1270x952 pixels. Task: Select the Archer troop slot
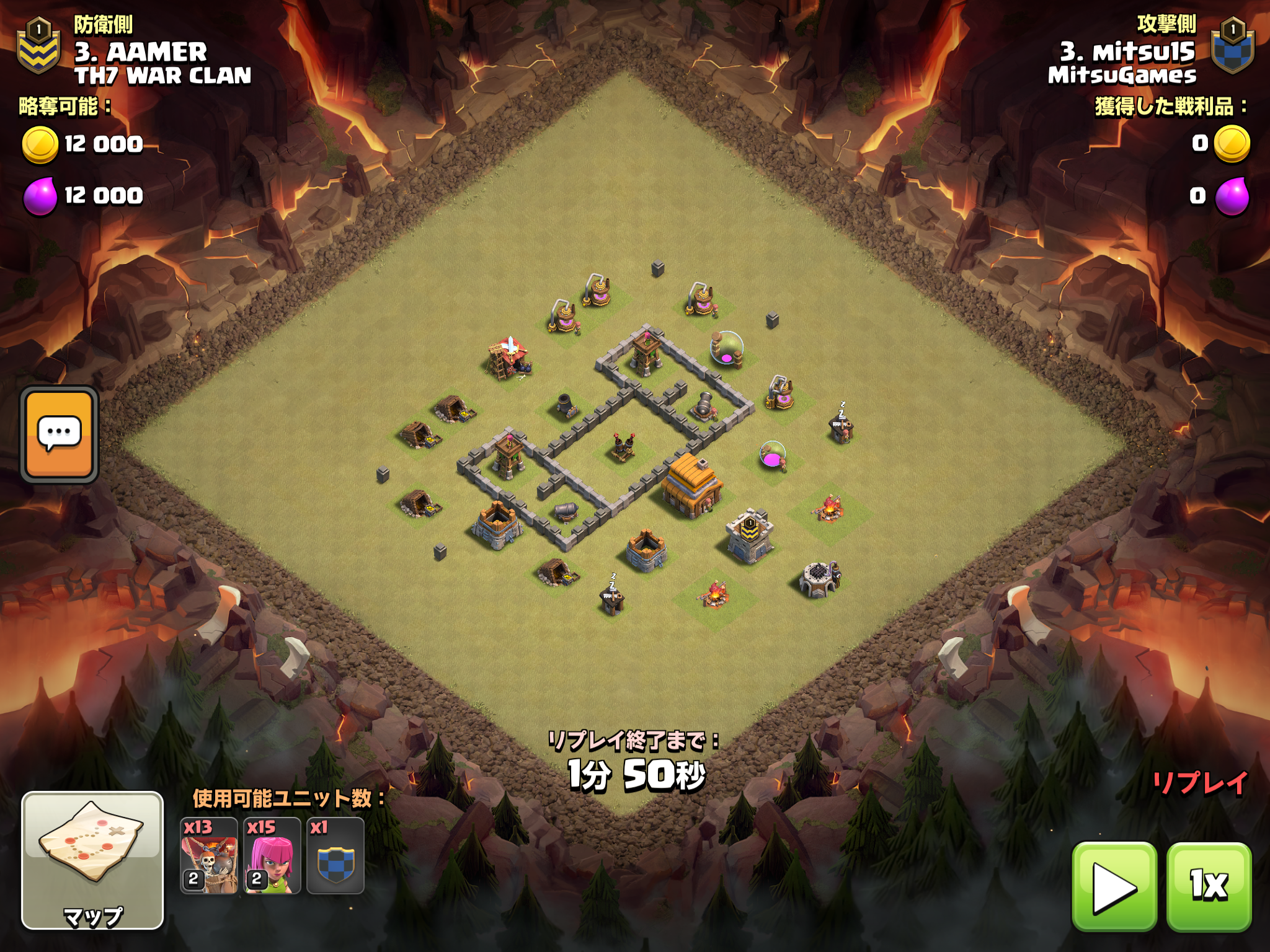click(x=272, y=856)
